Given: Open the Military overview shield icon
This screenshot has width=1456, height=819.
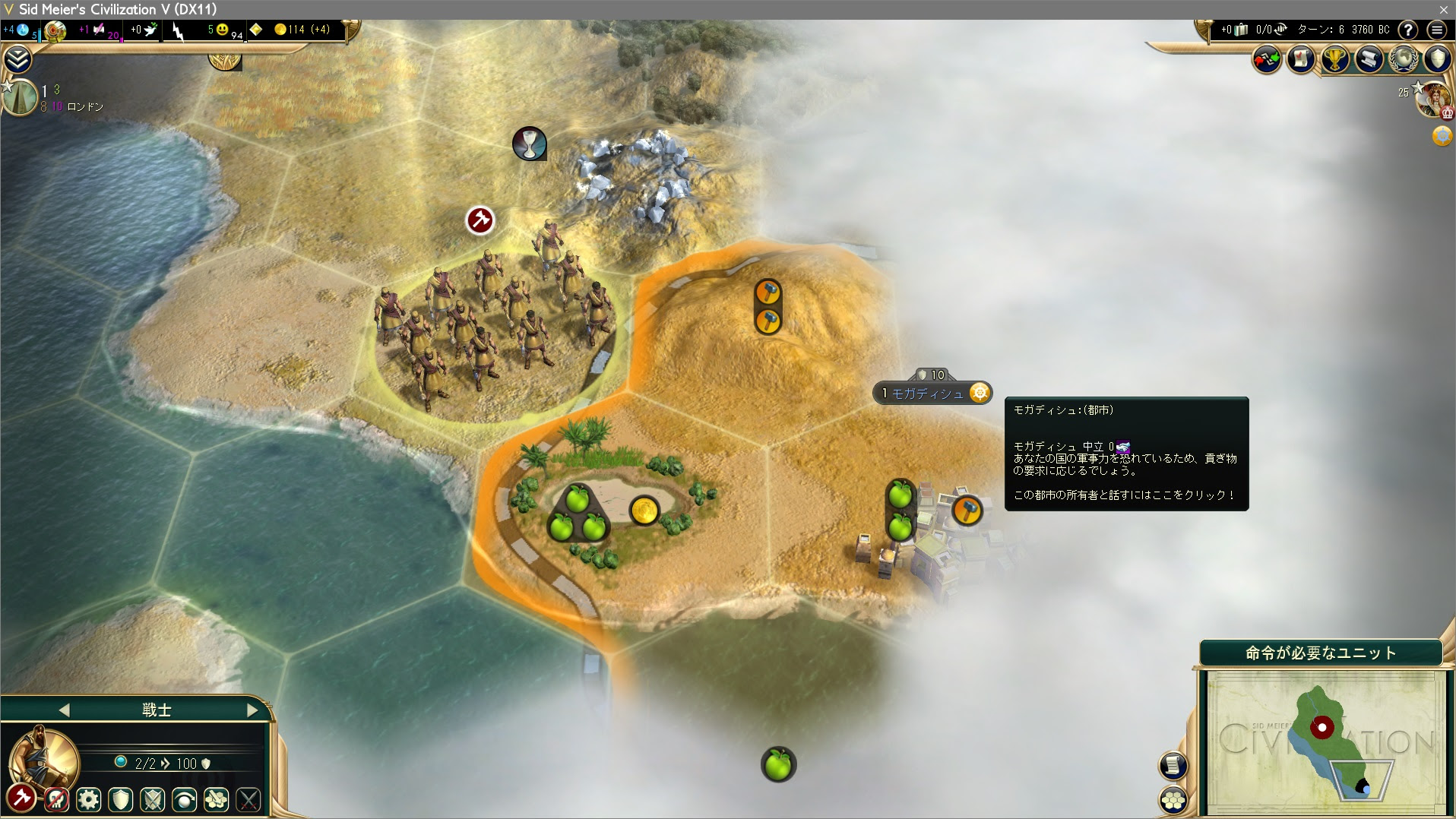Looking at the screenshot, I should coord(1437,59).
